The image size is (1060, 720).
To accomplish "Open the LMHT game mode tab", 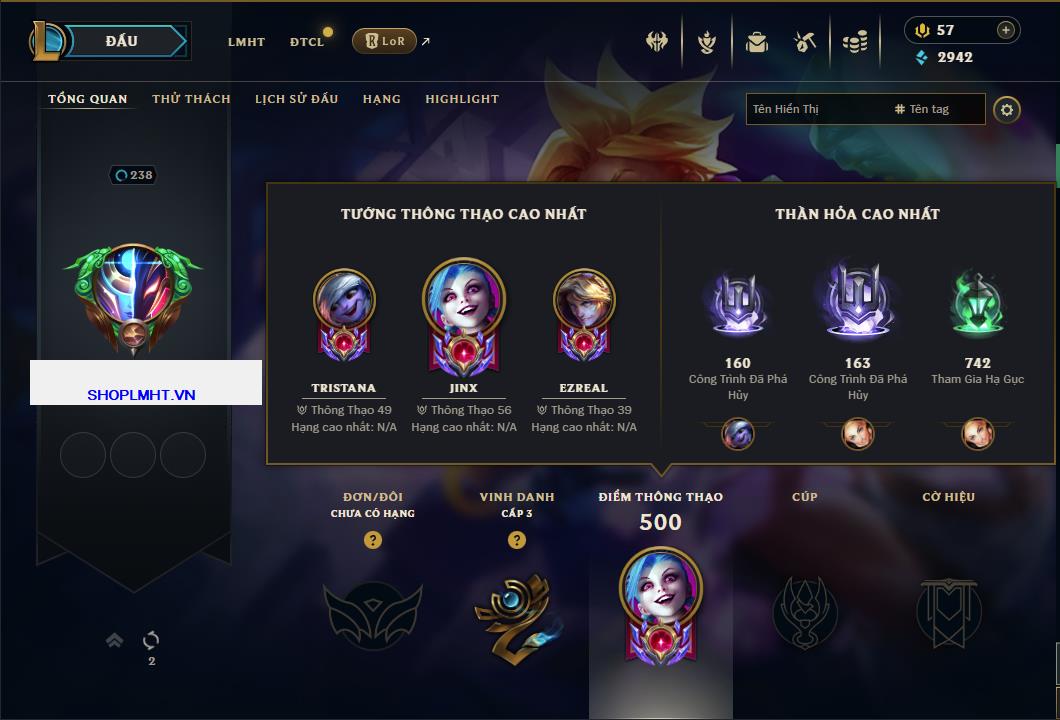I will tap(246, 42).
